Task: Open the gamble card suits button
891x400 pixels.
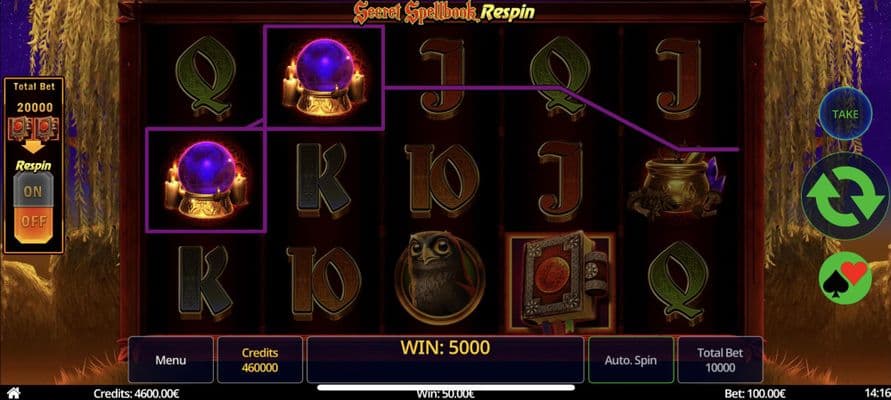Action: point(845,277)
